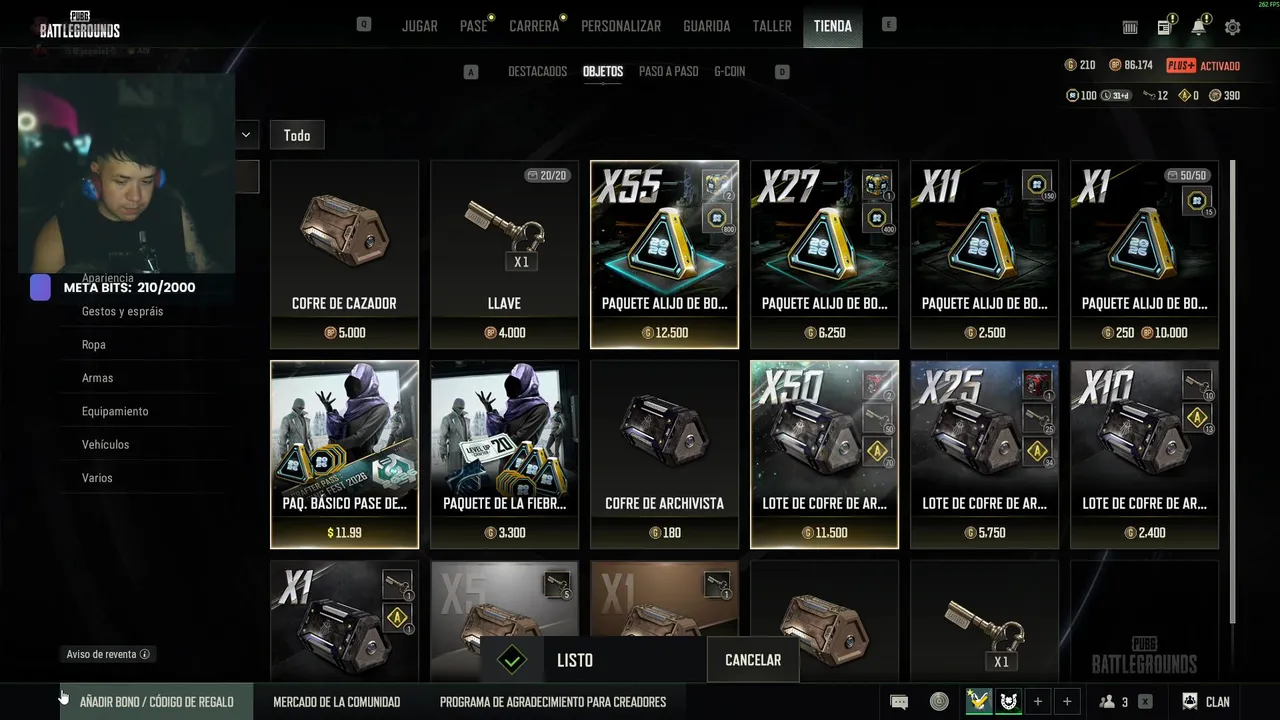Choose the X50 Lote de Cofre bundle
Viewport: 1280px width, 720px height.
[x=824, y=454]
